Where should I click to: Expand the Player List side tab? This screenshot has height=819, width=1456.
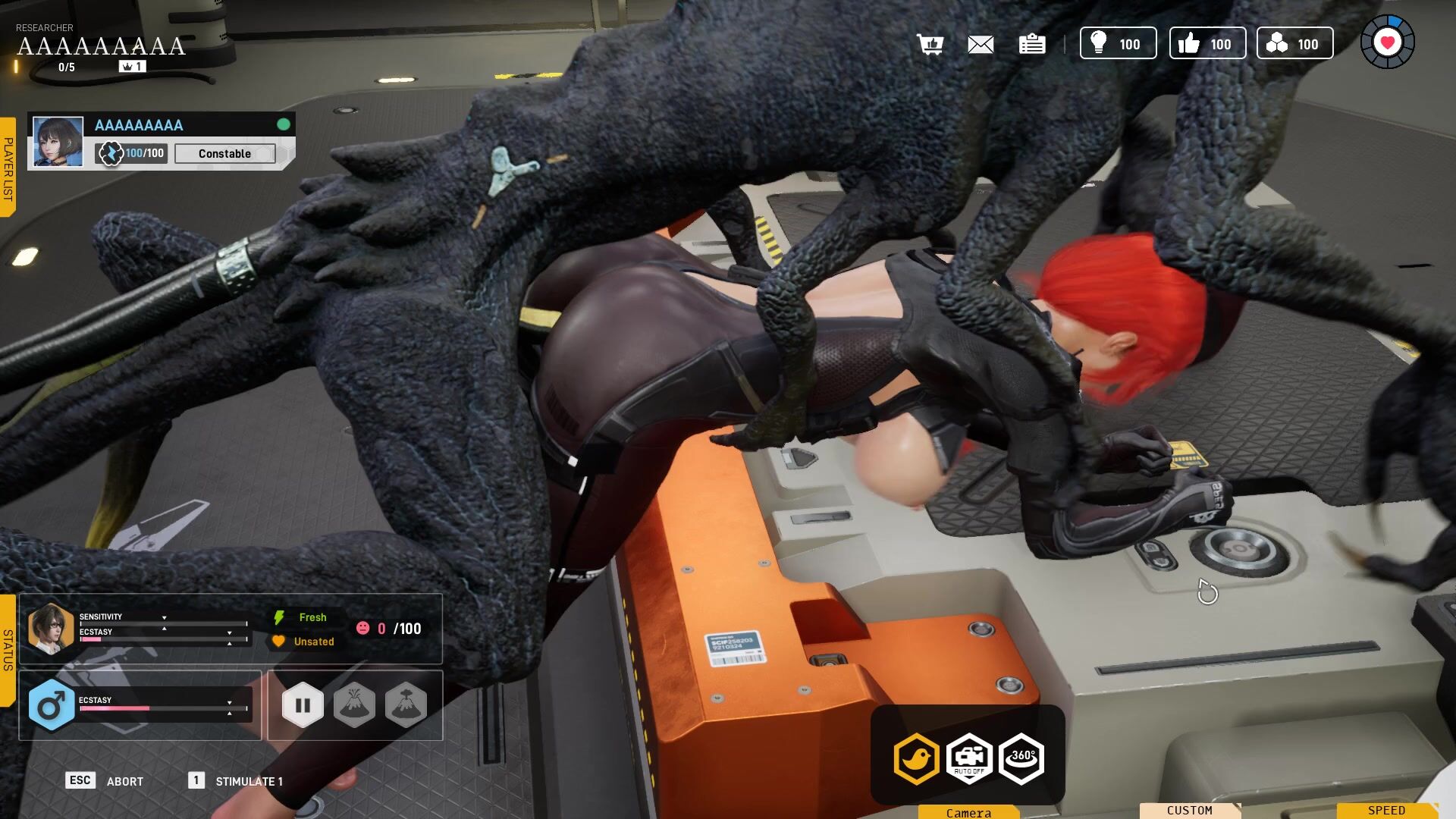point(8,168)
